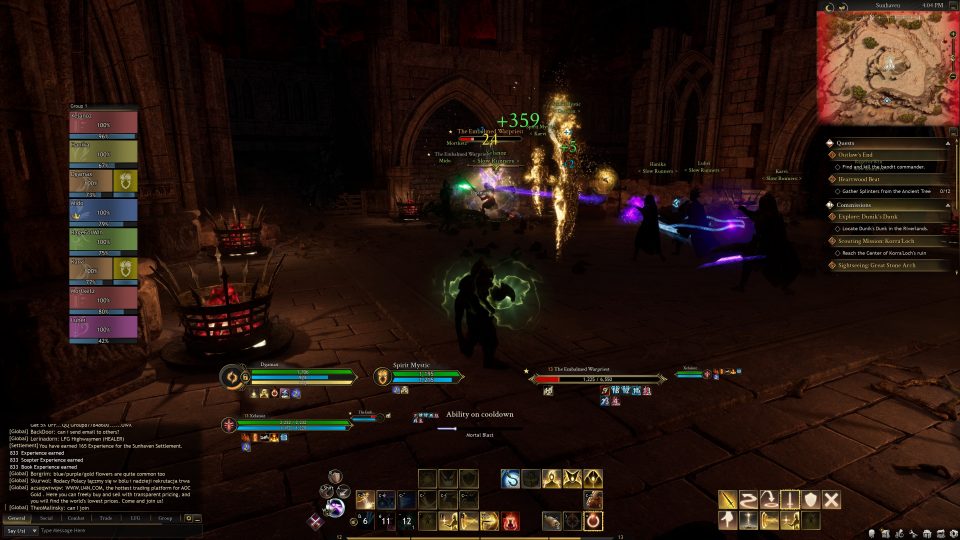Open the Group chat tab

165,518
